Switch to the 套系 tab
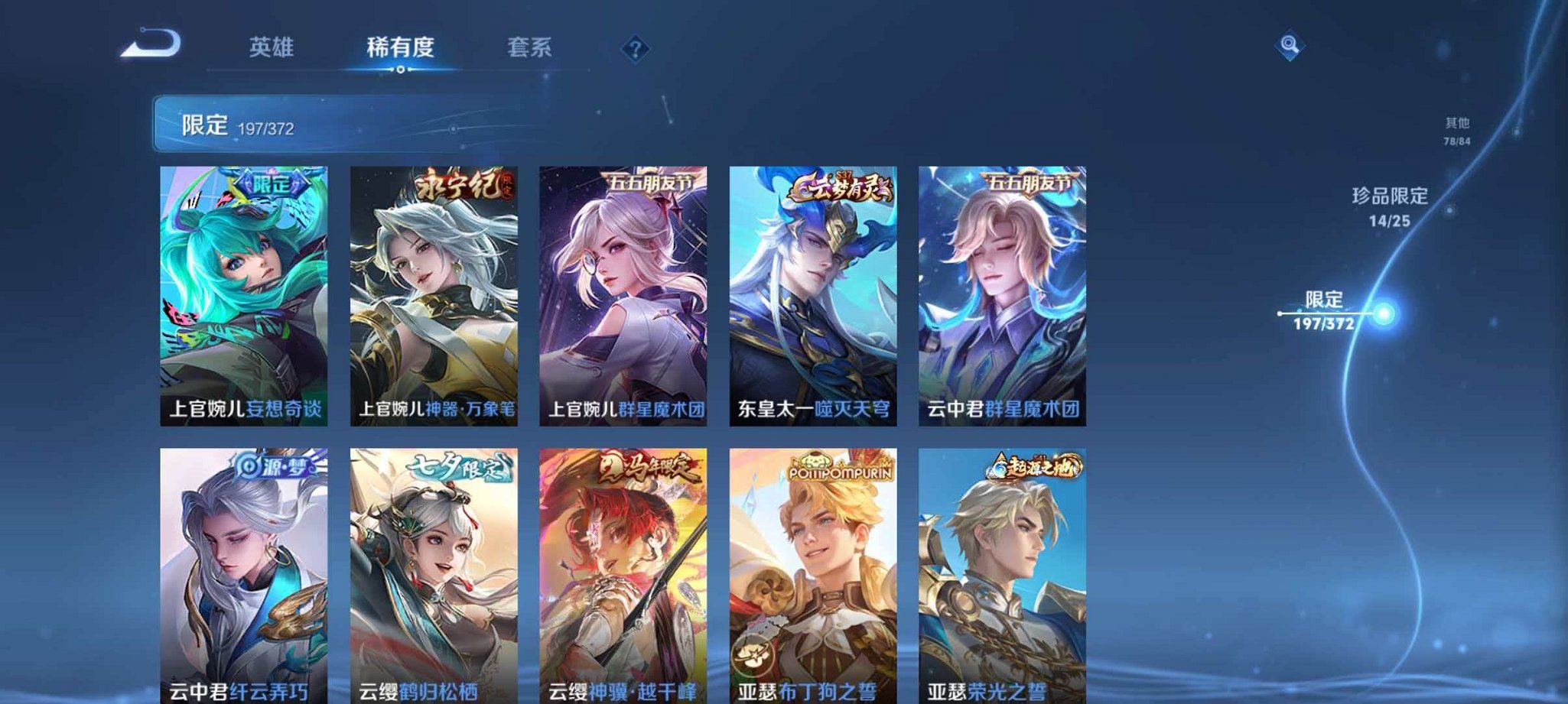Viewport: 1568px width, 704px height. click(529, 47)
